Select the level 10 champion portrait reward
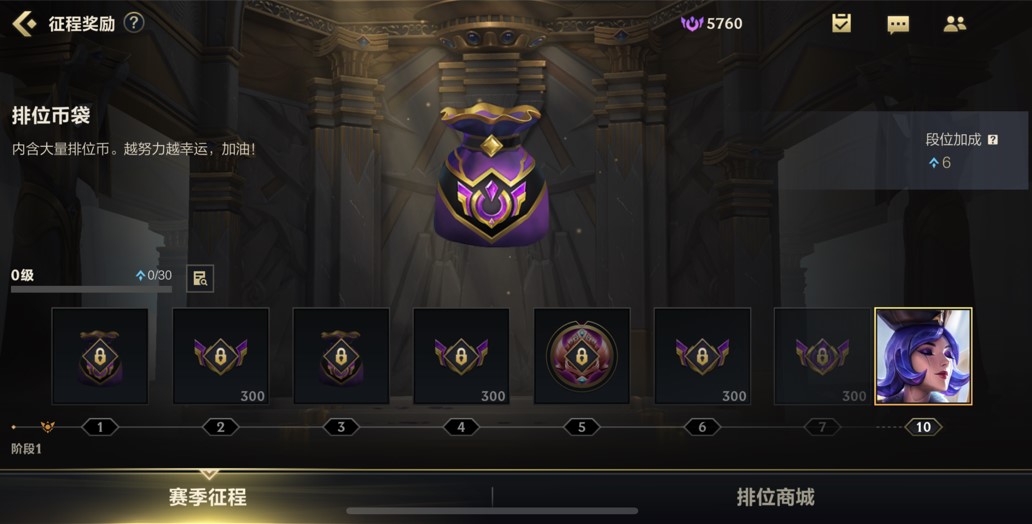Screen dimensions: 1032x524 923,355
